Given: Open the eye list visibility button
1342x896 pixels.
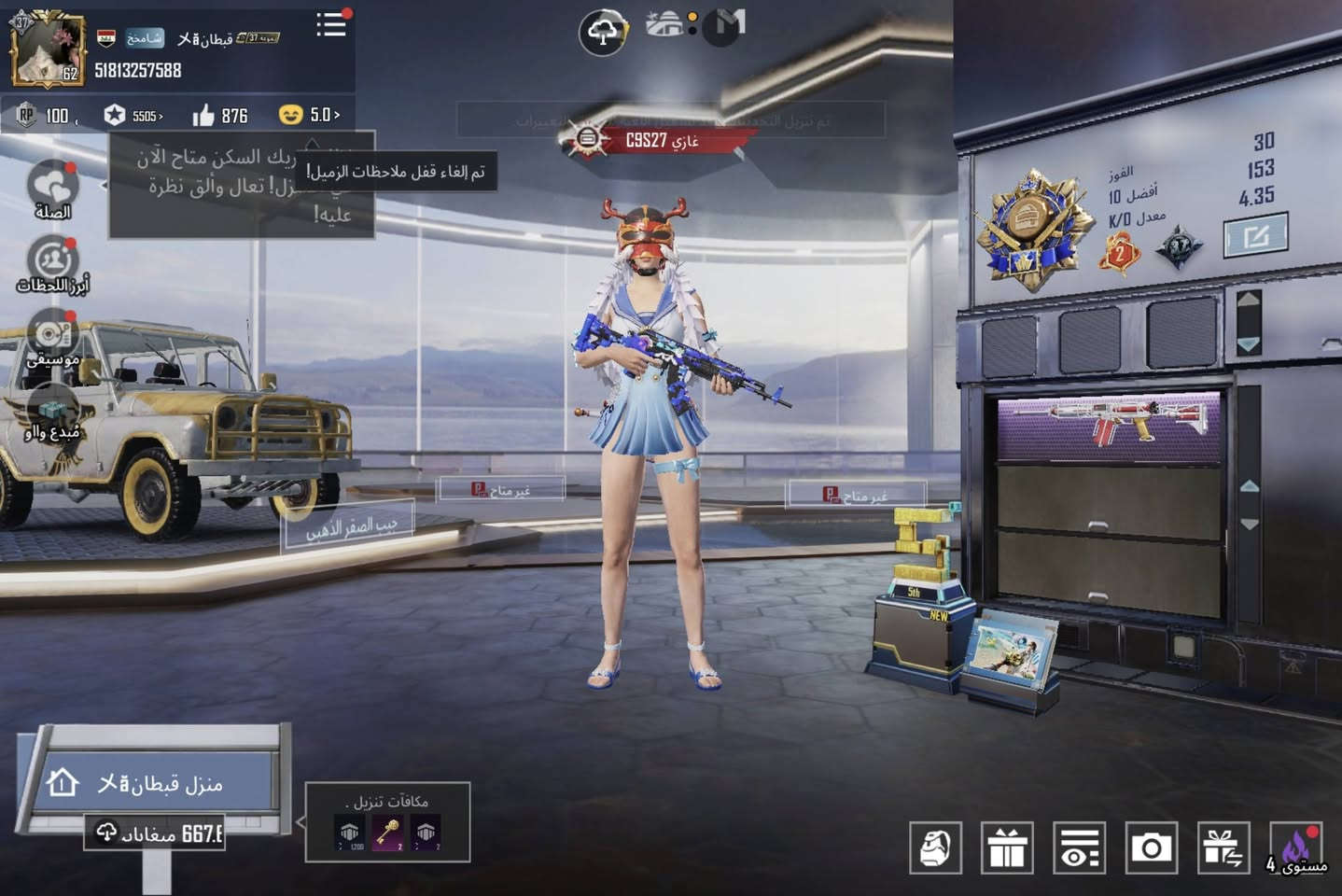Looking at the screenshot, I should pyautogui.click(x=1079, y=847).
